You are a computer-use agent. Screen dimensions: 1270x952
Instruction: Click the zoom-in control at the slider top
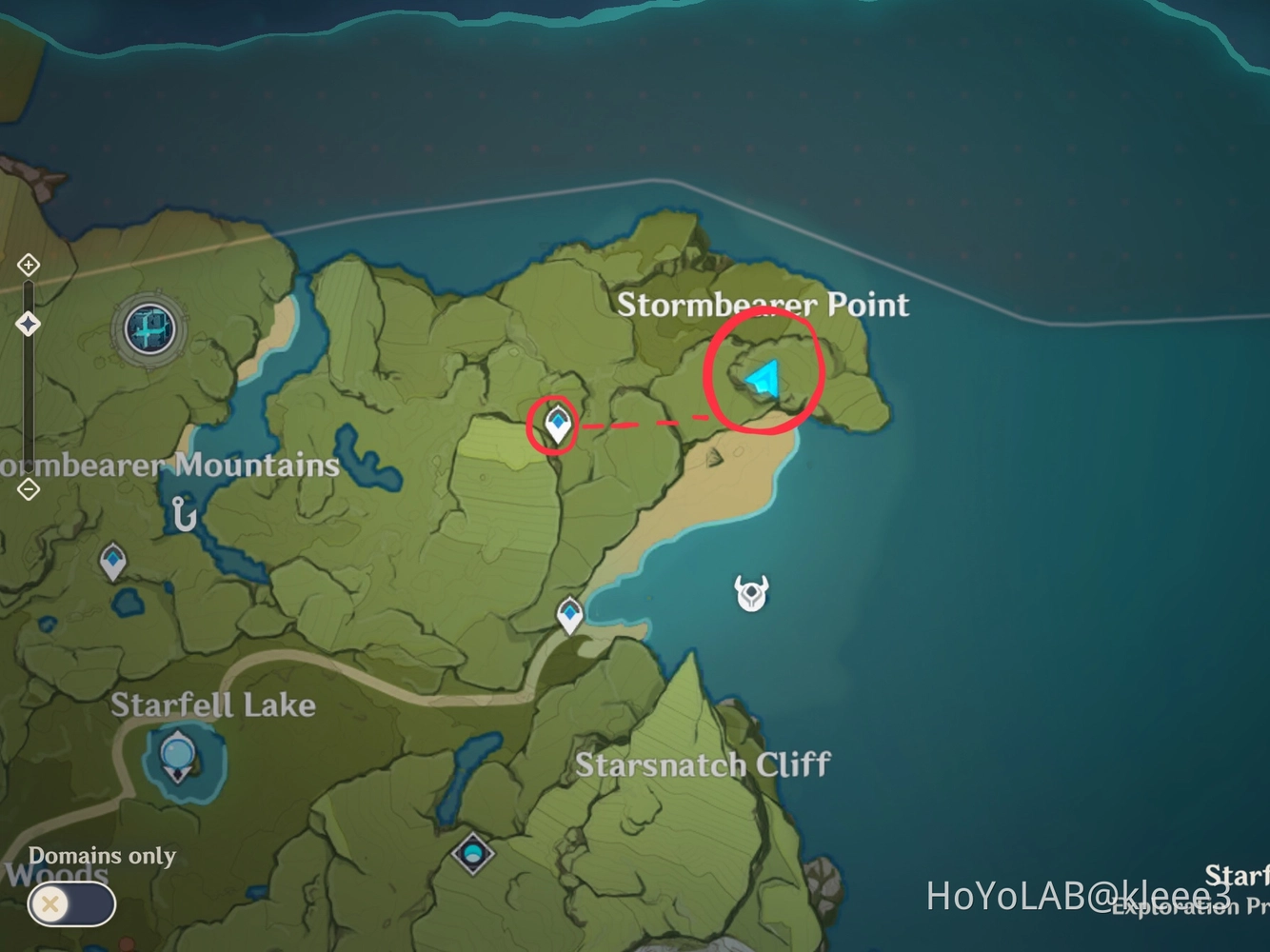28,265
